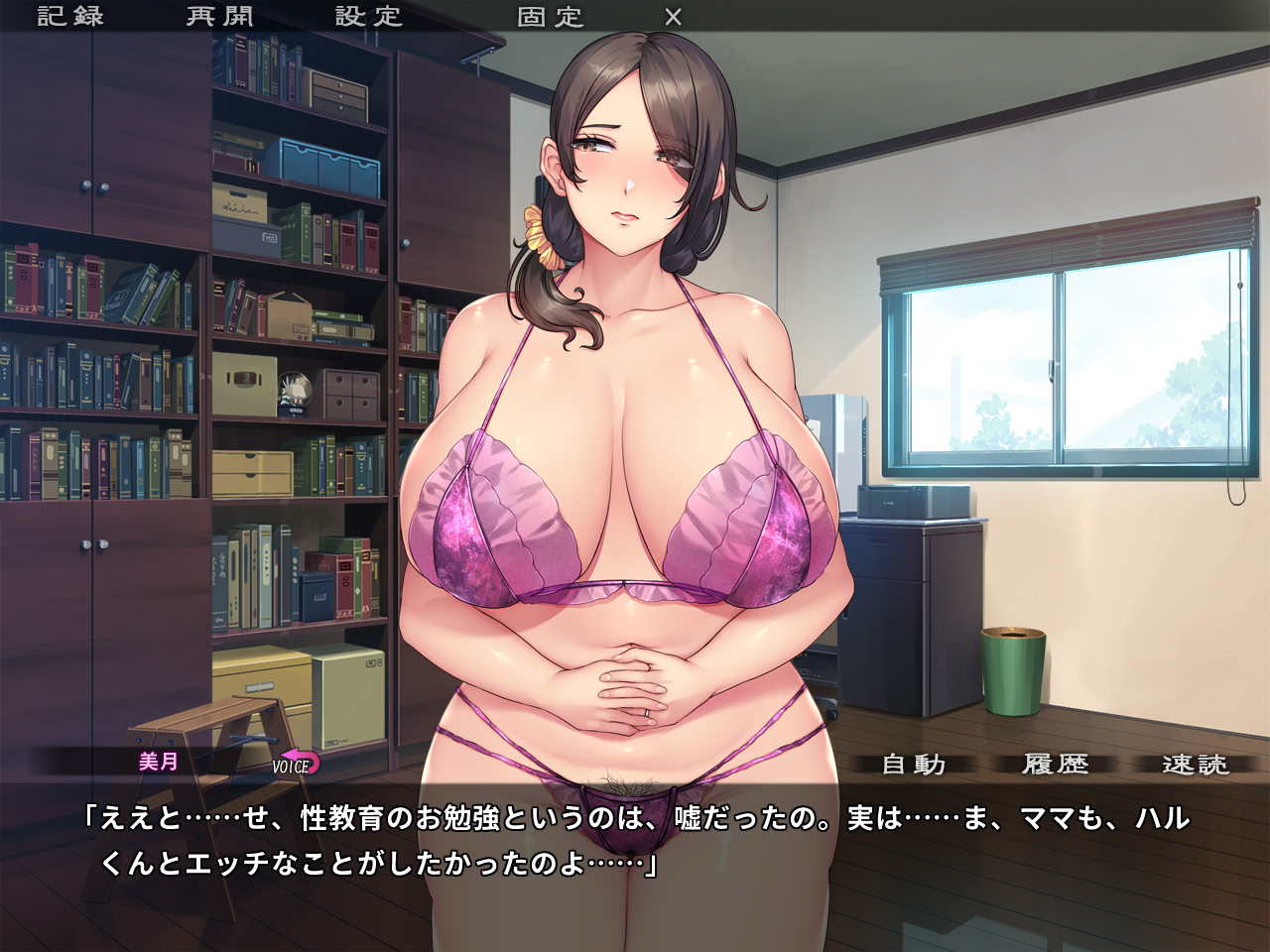Open the 設定 settings menu
The image size is (1270, 952).
pyautogui.click(x=369, y=17)
